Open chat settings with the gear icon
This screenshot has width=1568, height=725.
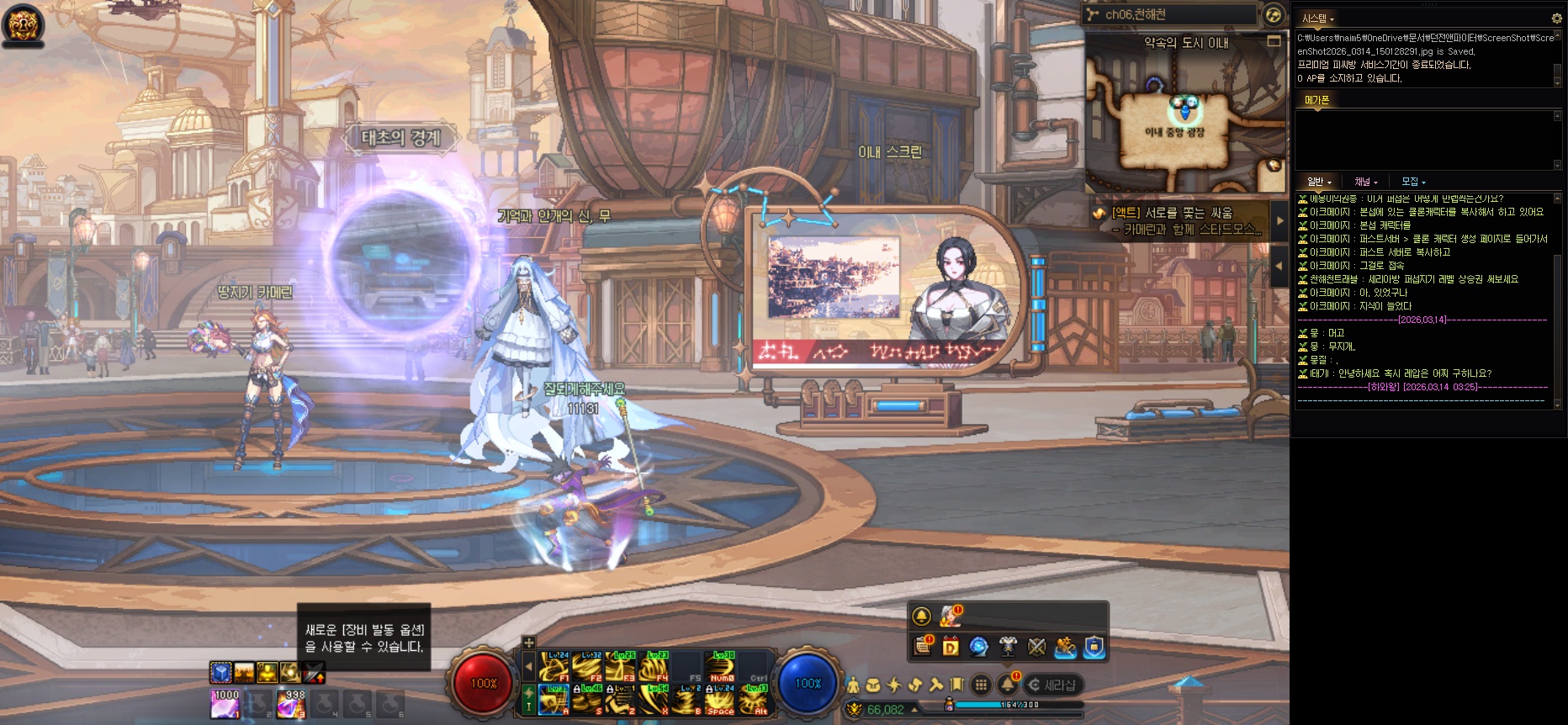(1556, 18)
